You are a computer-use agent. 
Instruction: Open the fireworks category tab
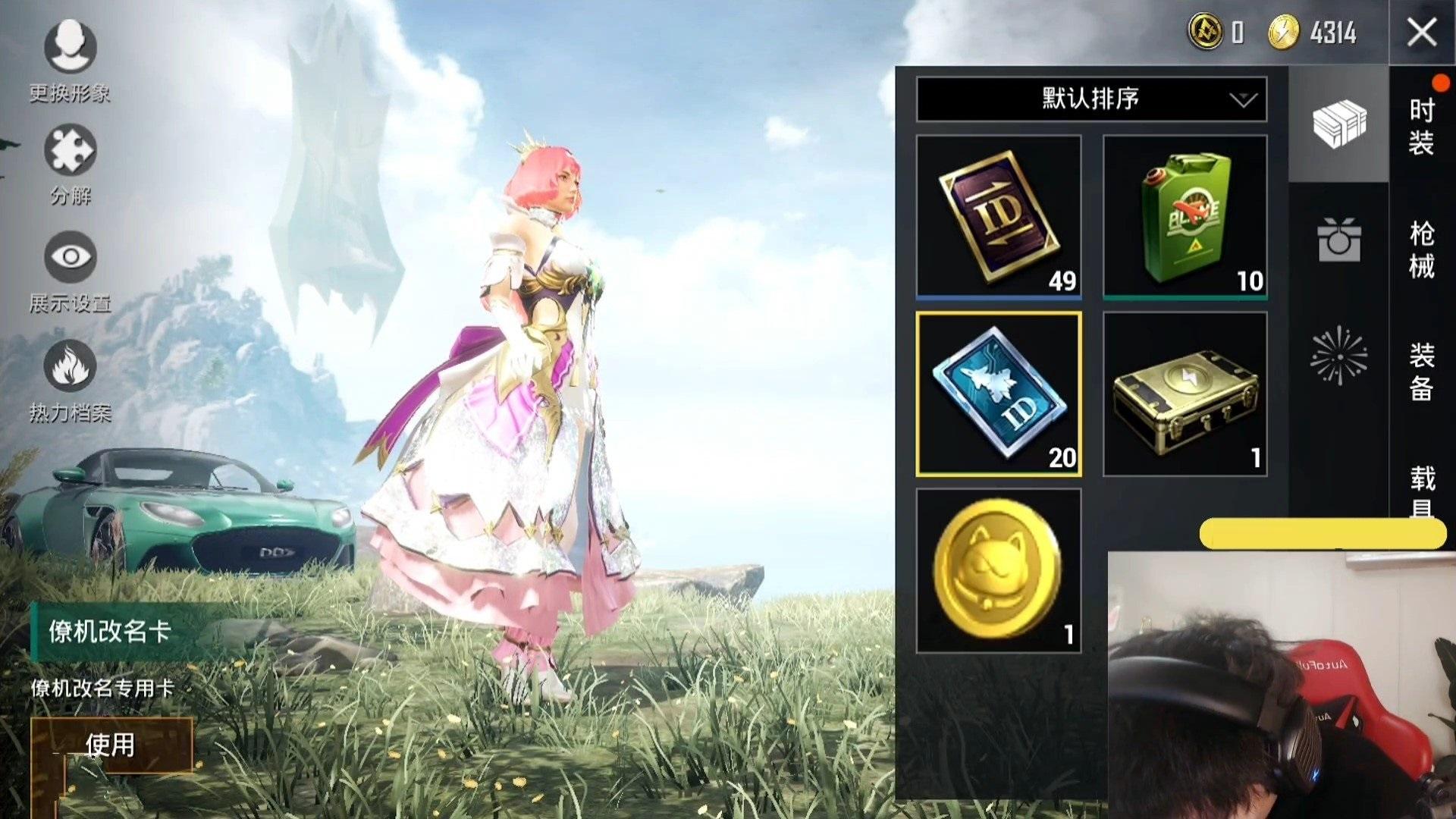pyautogui.click(x=1338, y=355)
